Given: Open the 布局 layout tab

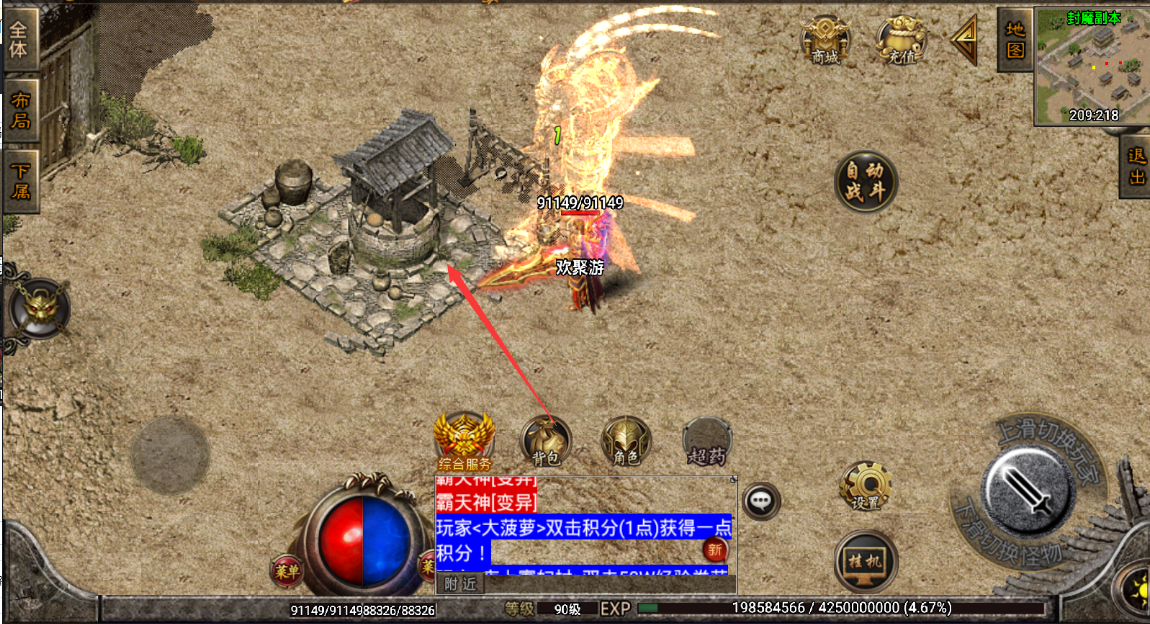Looking at the screenshot, I should coord(20,111).
